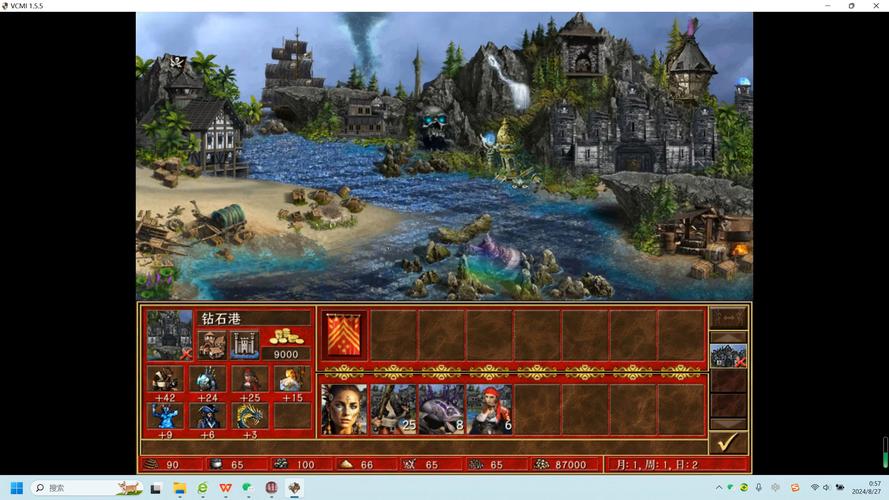Select the blue creature with +9 growth

point(164,416)
